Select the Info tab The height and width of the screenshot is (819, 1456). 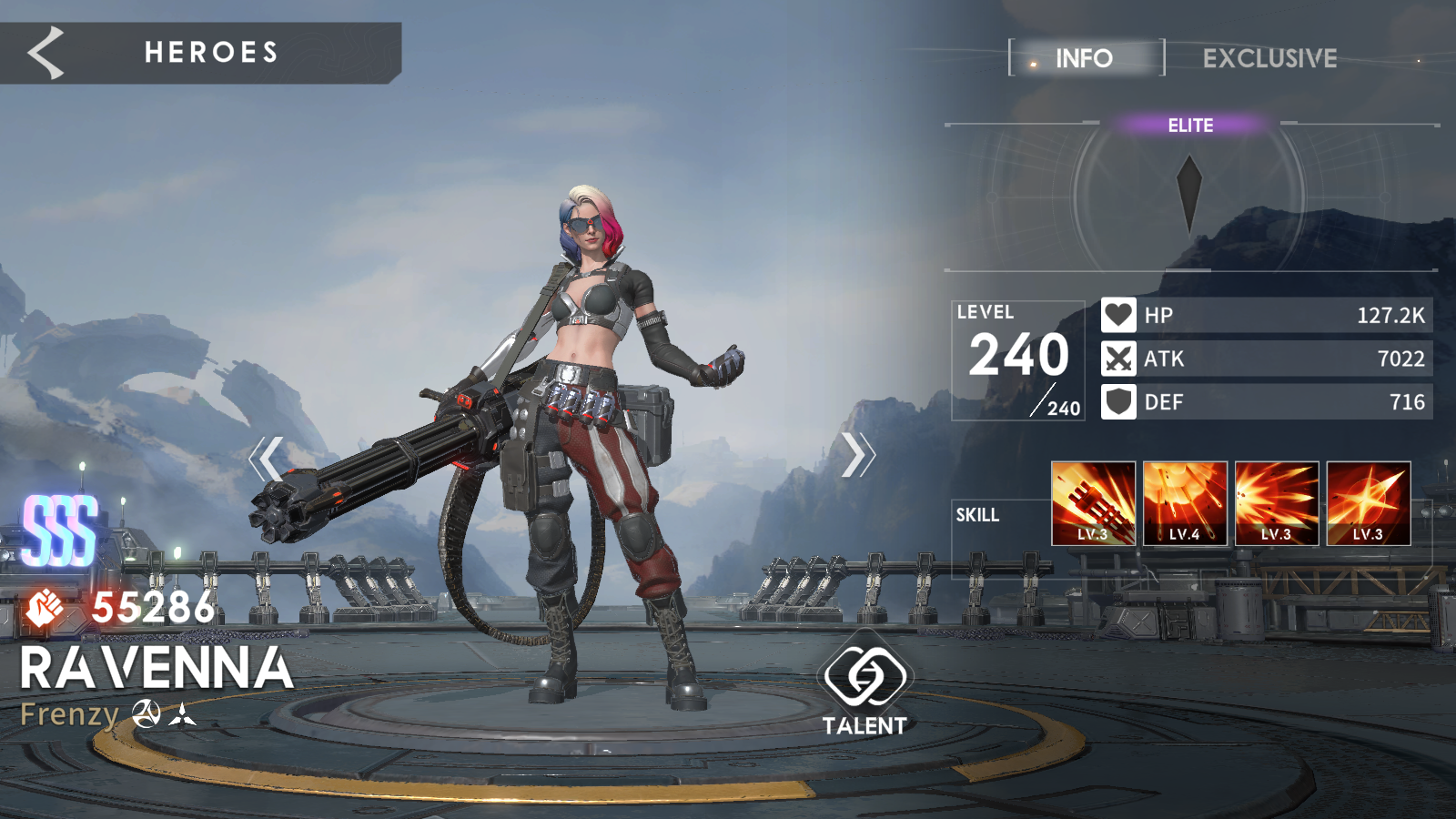coord(1085,58)
